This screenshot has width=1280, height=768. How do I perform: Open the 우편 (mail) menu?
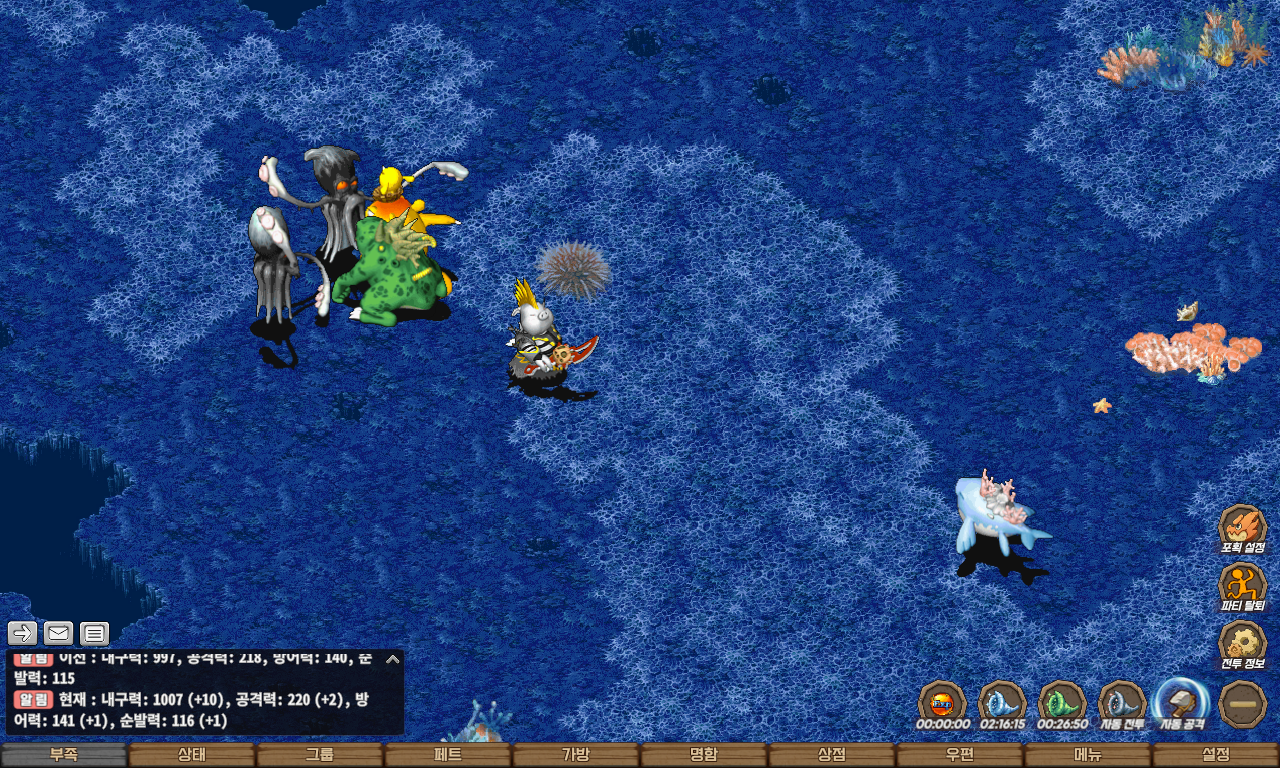[x=960, y=755]
